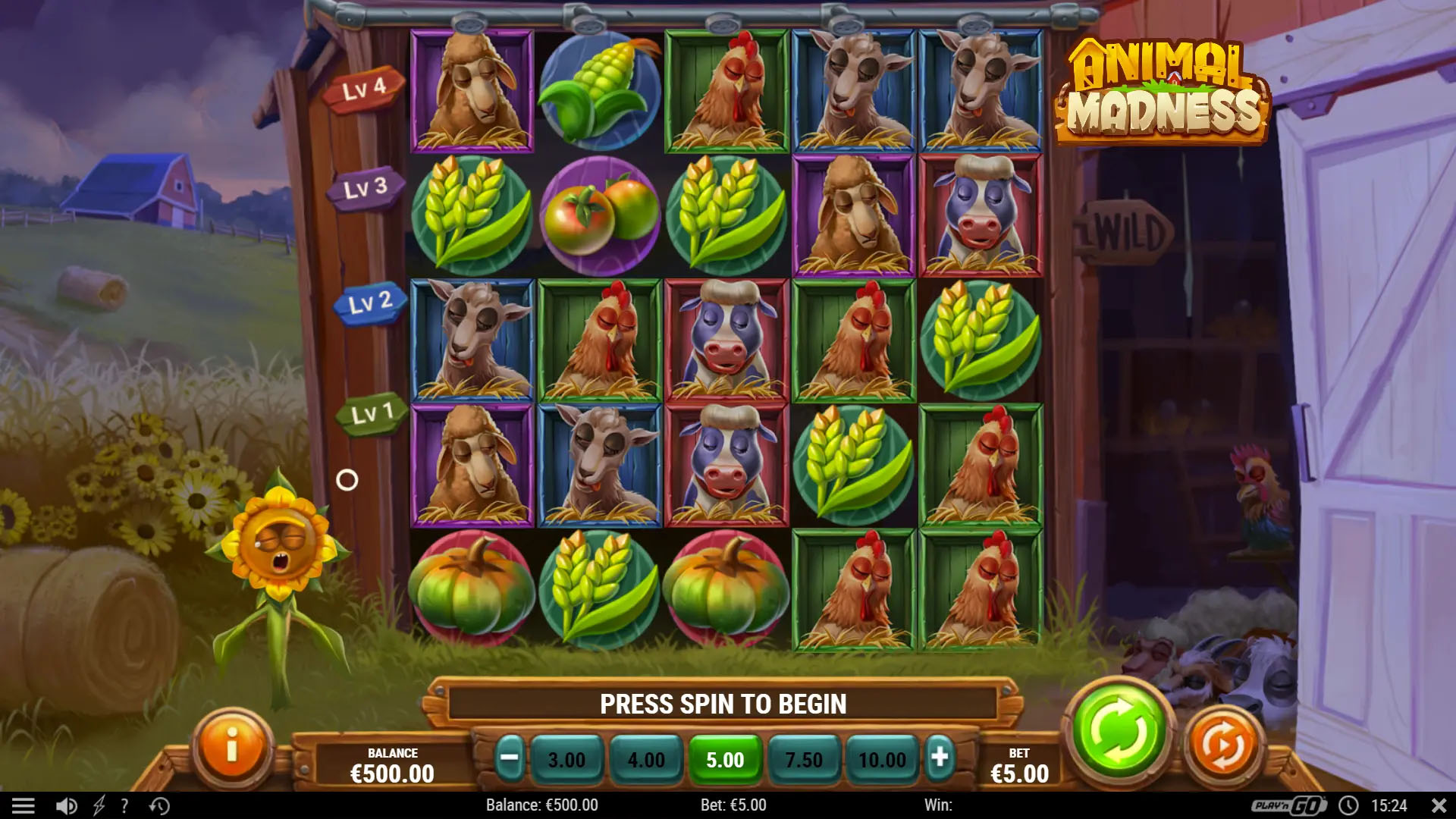Open the hamburger menu
This screenshot has height=819, width=1456.
pos(24,805)
